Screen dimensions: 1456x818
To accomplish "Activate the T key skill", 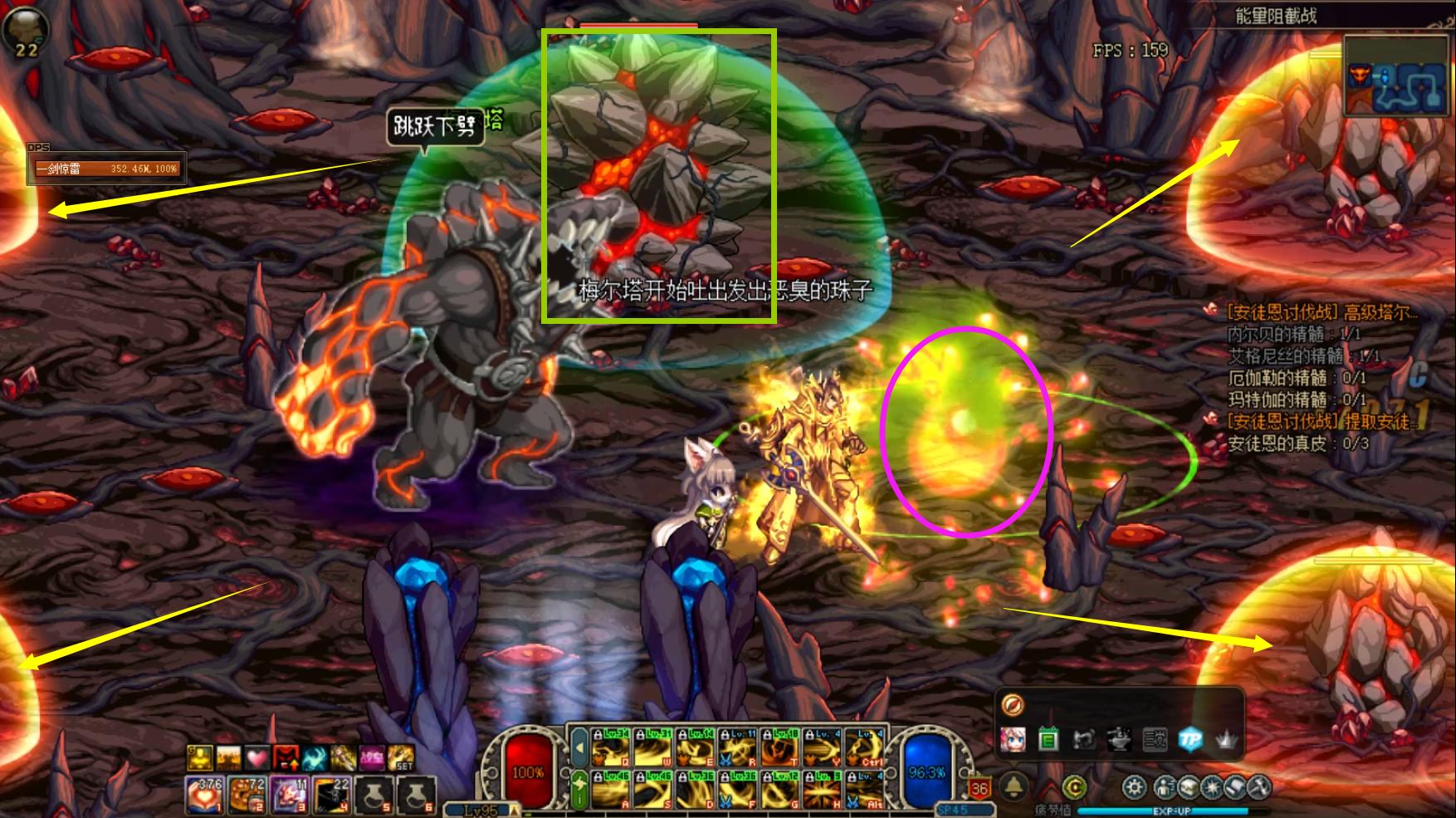I will [780, 747].
